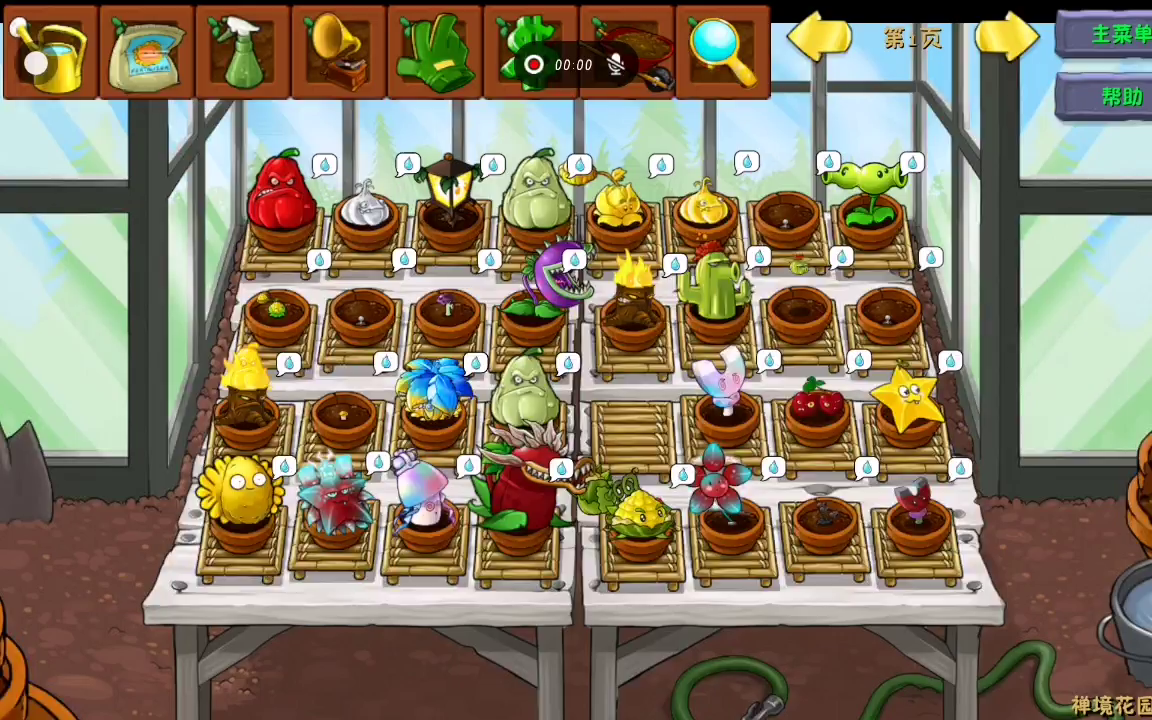Viewport: 1152px width, 720px height.
Task: Click the red record button on overlay
Action: (534, 65)
